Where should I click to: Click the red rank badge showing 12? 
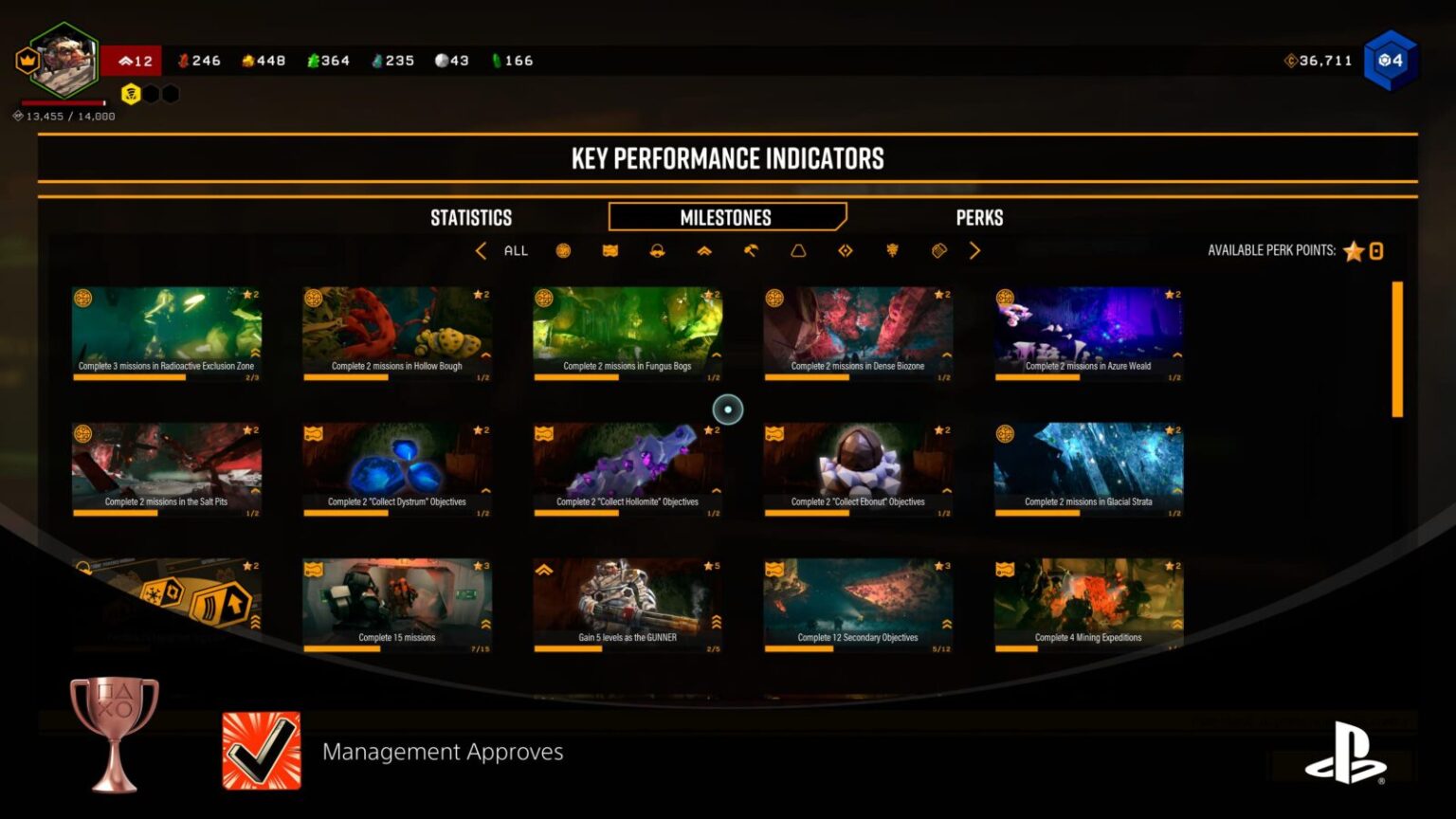coord(133,60)
